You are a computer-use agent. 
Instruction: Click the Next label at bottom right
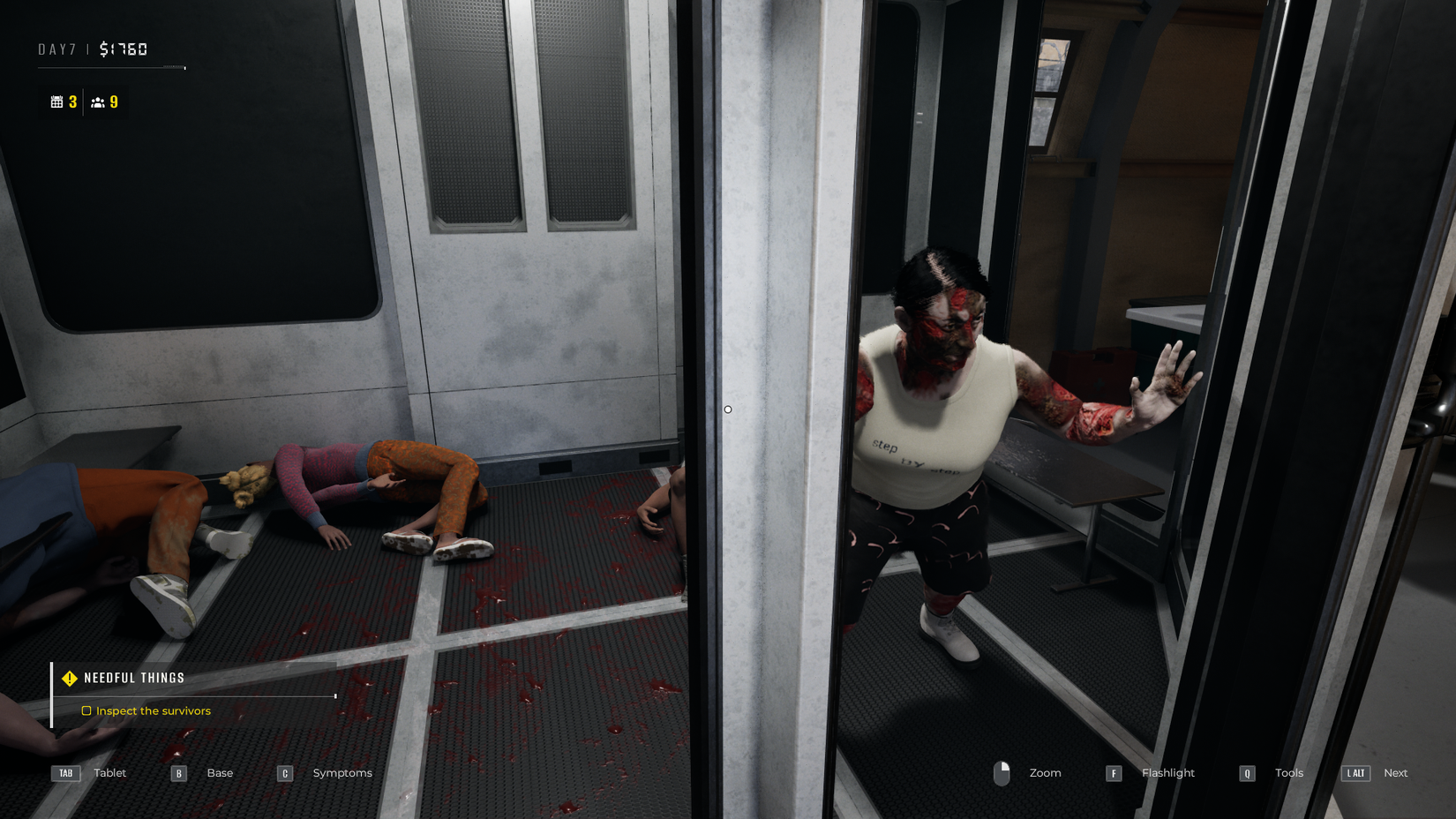1395,772
